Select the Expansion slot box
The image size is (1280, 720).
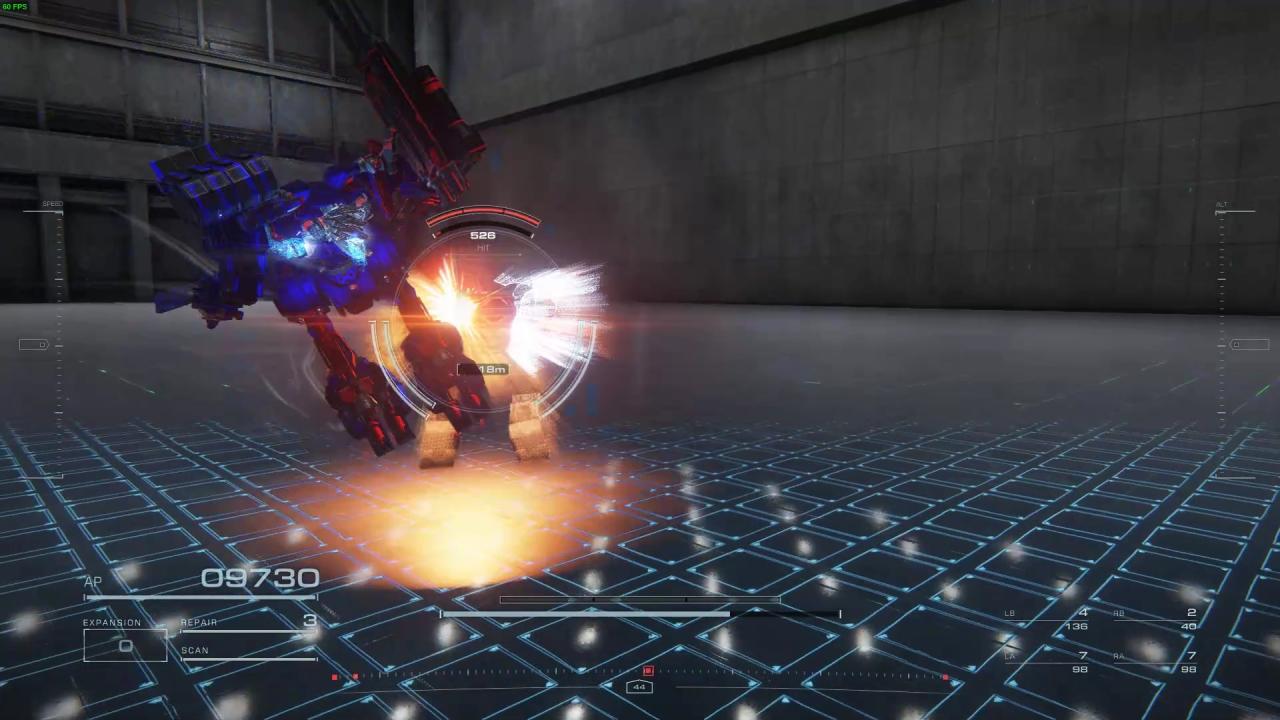click(125, 645)
